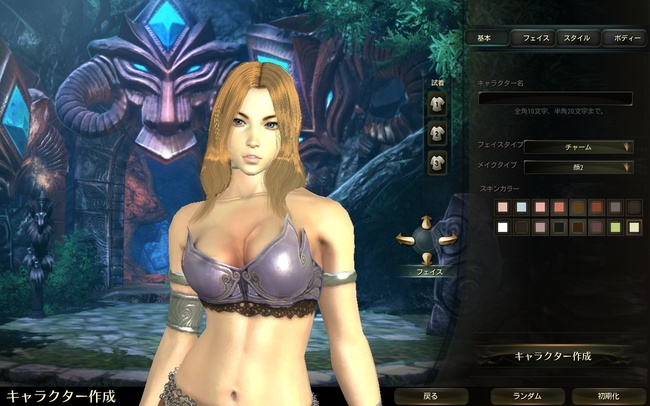Switch to the 基本 (Basic) tab
Image resolution: width=650 pixels, height=406 pixels.
pyautogui.click(x=486, y=38)
